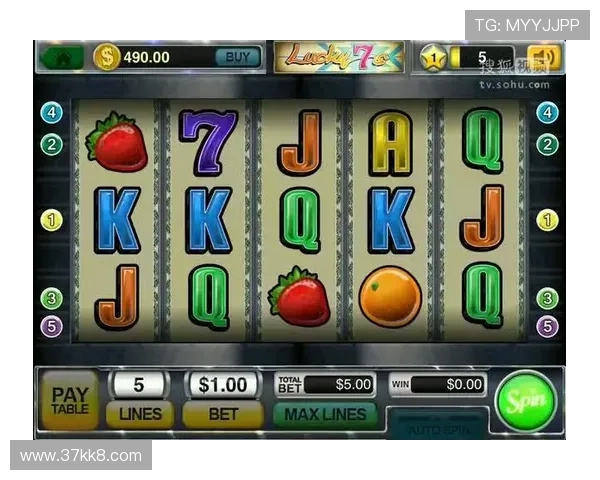
Task: Spin the reels with the green Spin button
Action: click(525, 401)
